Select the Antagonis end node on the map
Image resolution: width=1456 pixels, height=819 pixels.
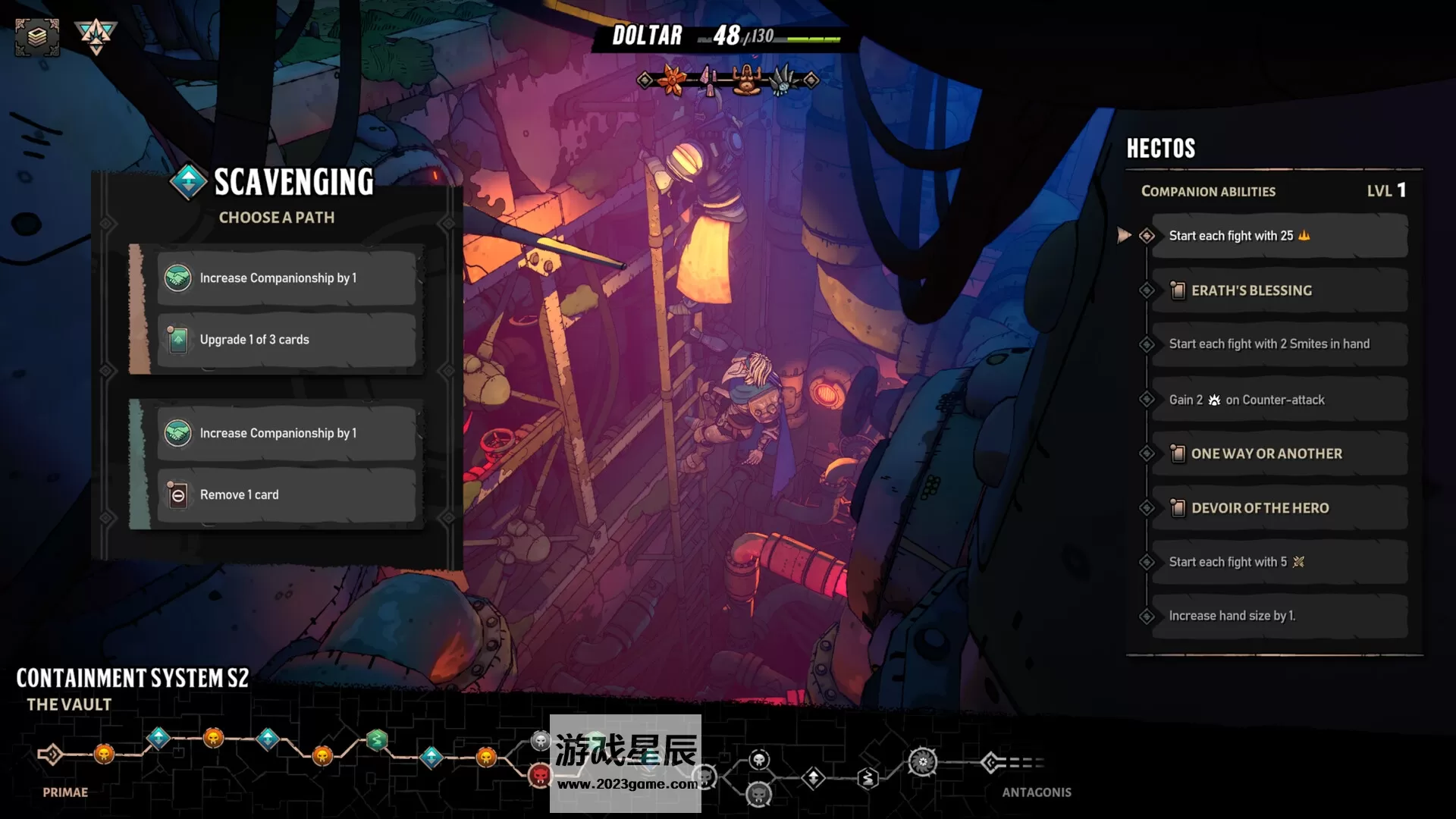992,762
